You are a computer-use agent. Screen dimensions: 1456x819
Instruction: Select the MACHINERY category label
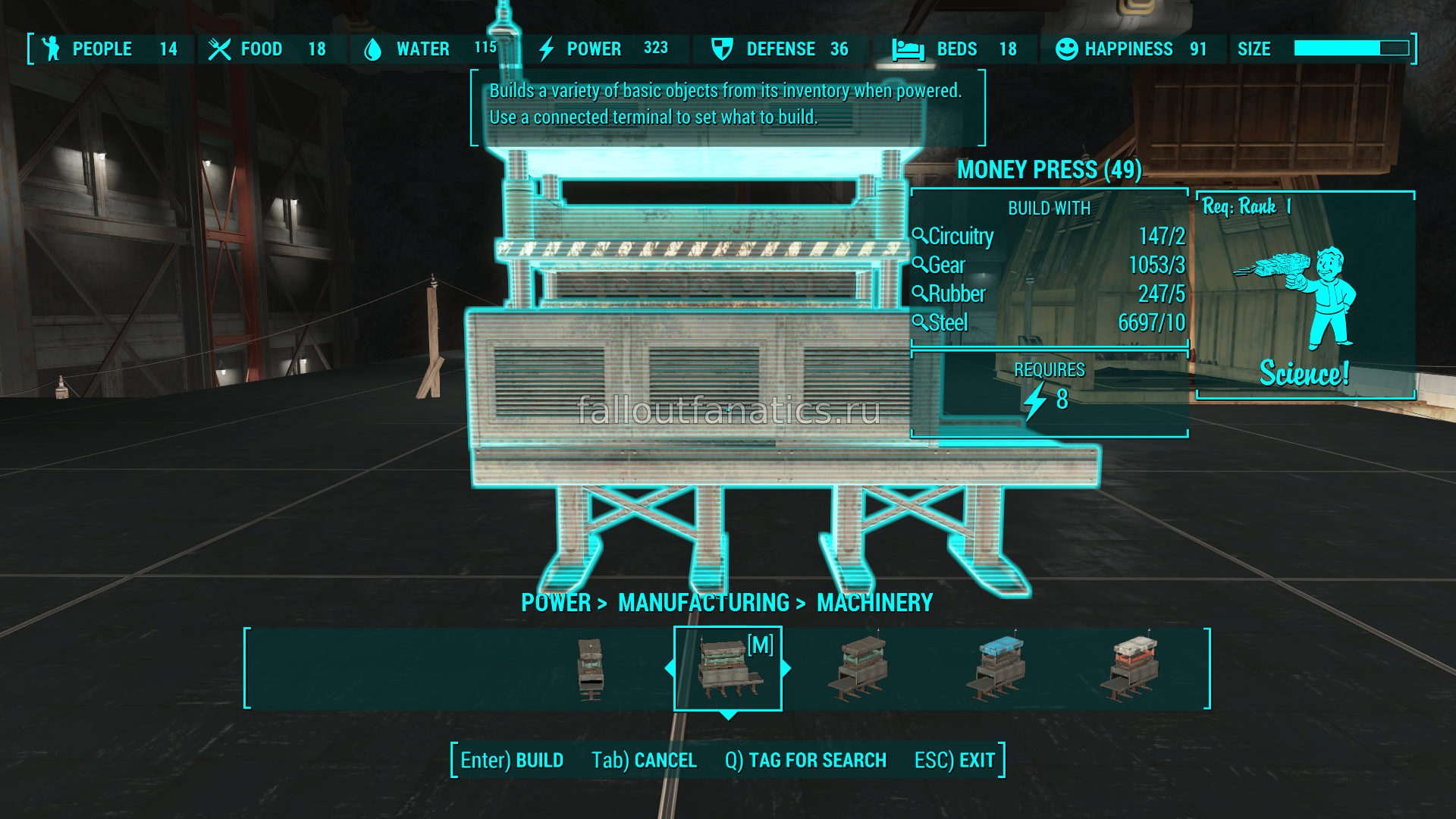tap(874, 603)
